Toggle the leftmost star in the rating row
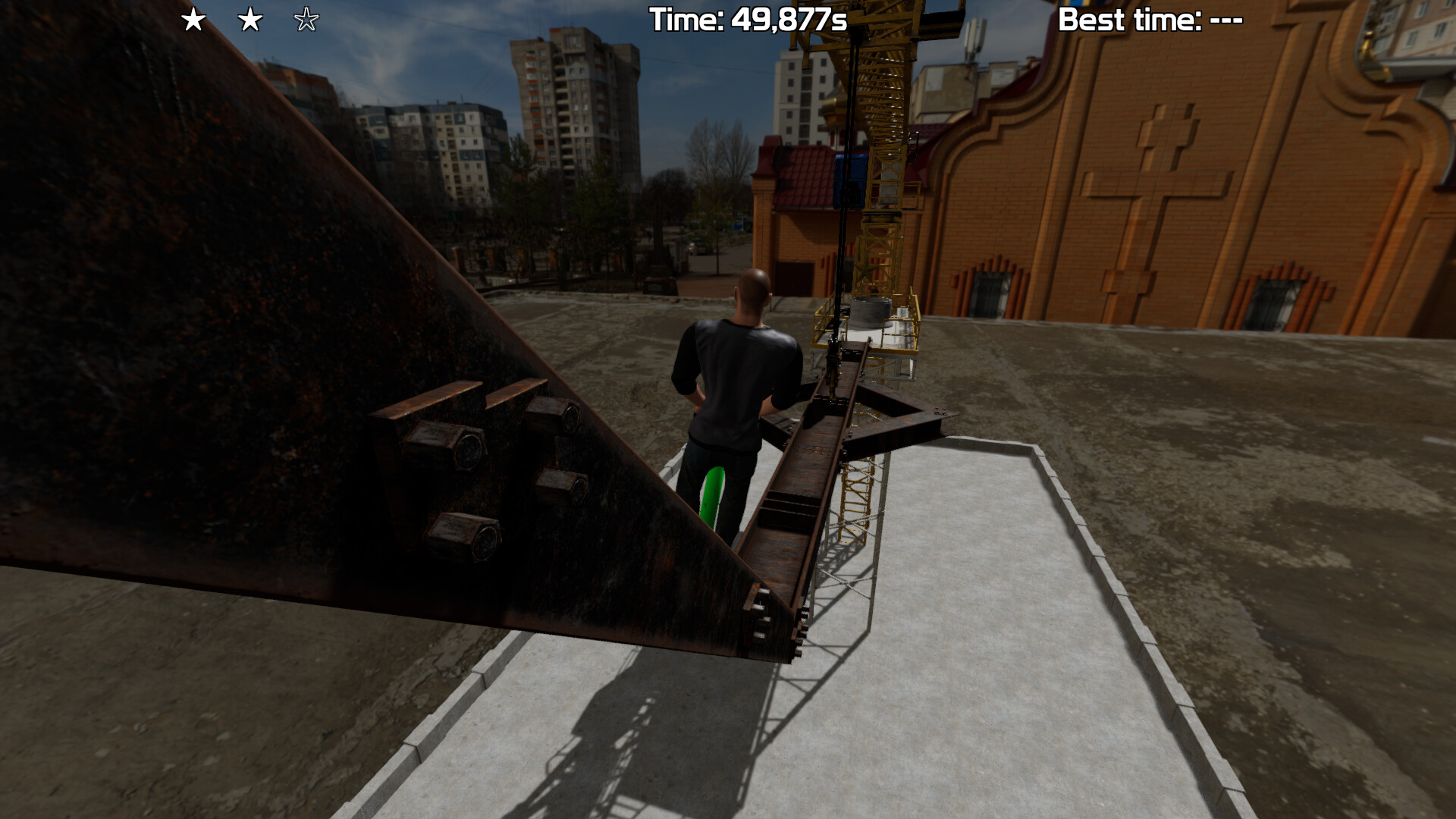Image resolution: width=1456 pixels, height=819 pixels. pos(194,21)
